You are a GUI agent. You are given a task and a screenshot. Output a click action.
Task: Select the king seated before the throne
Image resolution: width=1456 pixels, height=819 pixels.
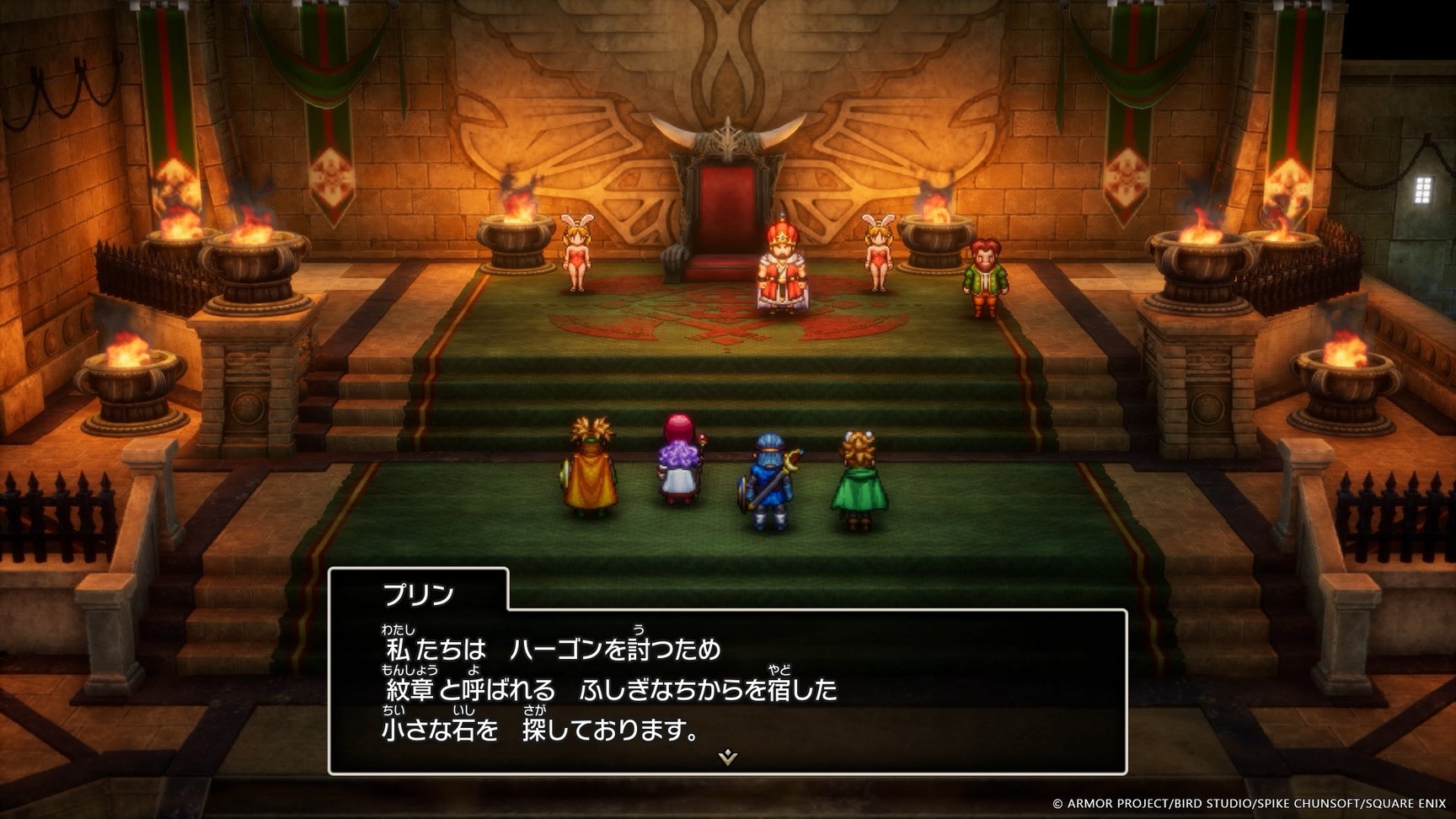point(779,270)
